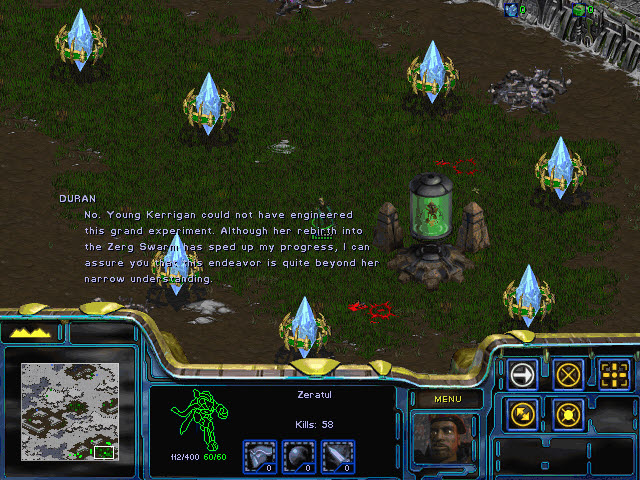Image resolution: width=640 pixels, height=480 pixels.
Task: Select the Move command arrow
Action: coord(523,374)
